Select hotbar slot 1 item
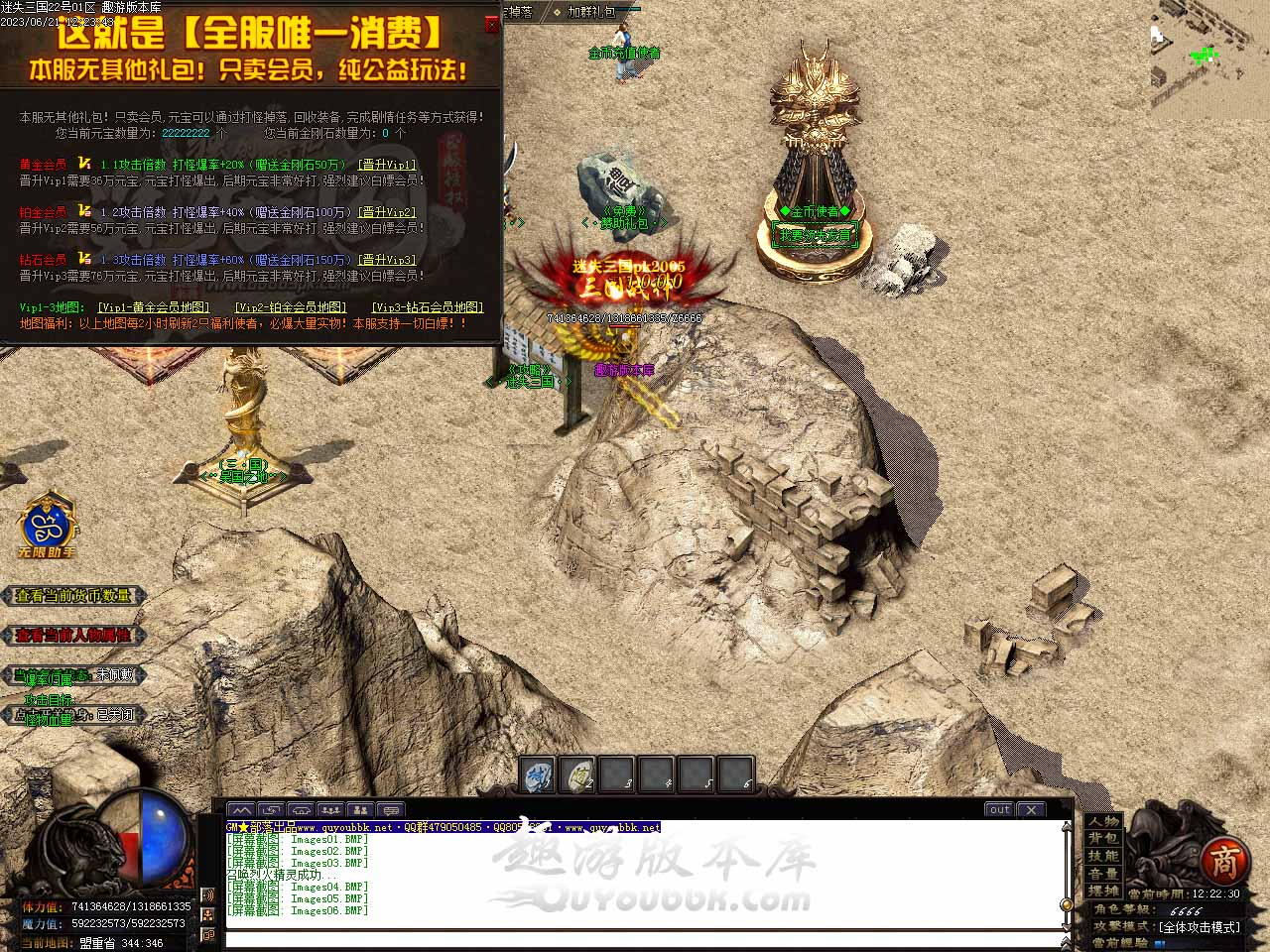 coord(539,775)
